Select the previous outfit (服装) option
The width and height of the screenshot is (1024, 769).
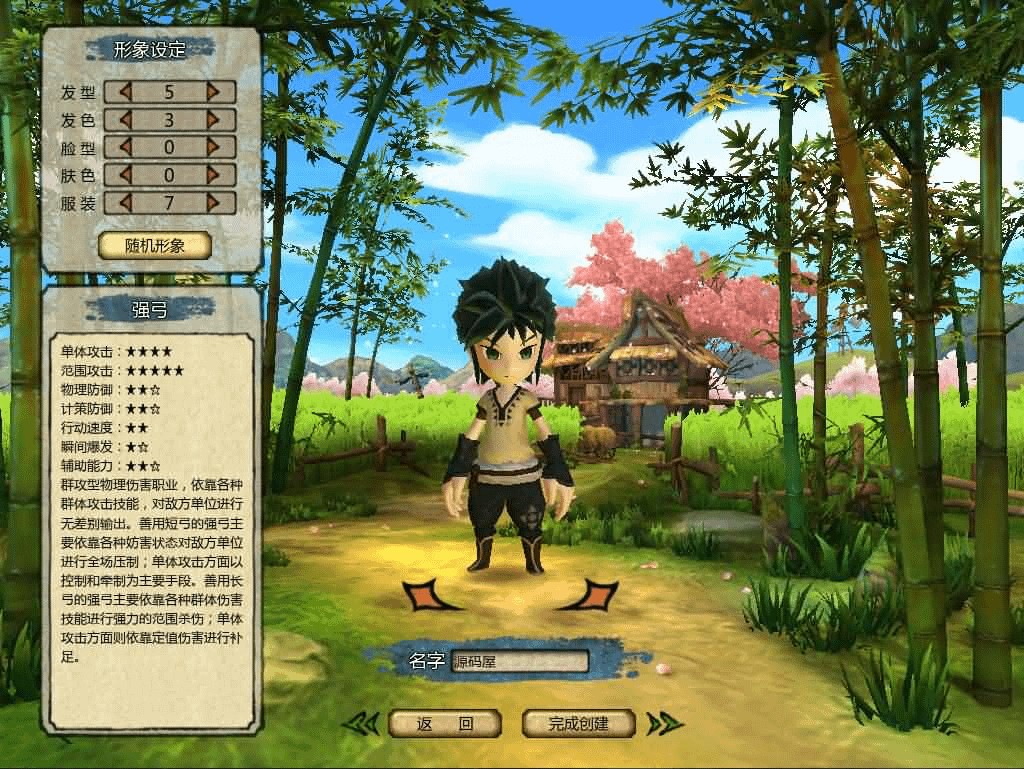point(126,203)
